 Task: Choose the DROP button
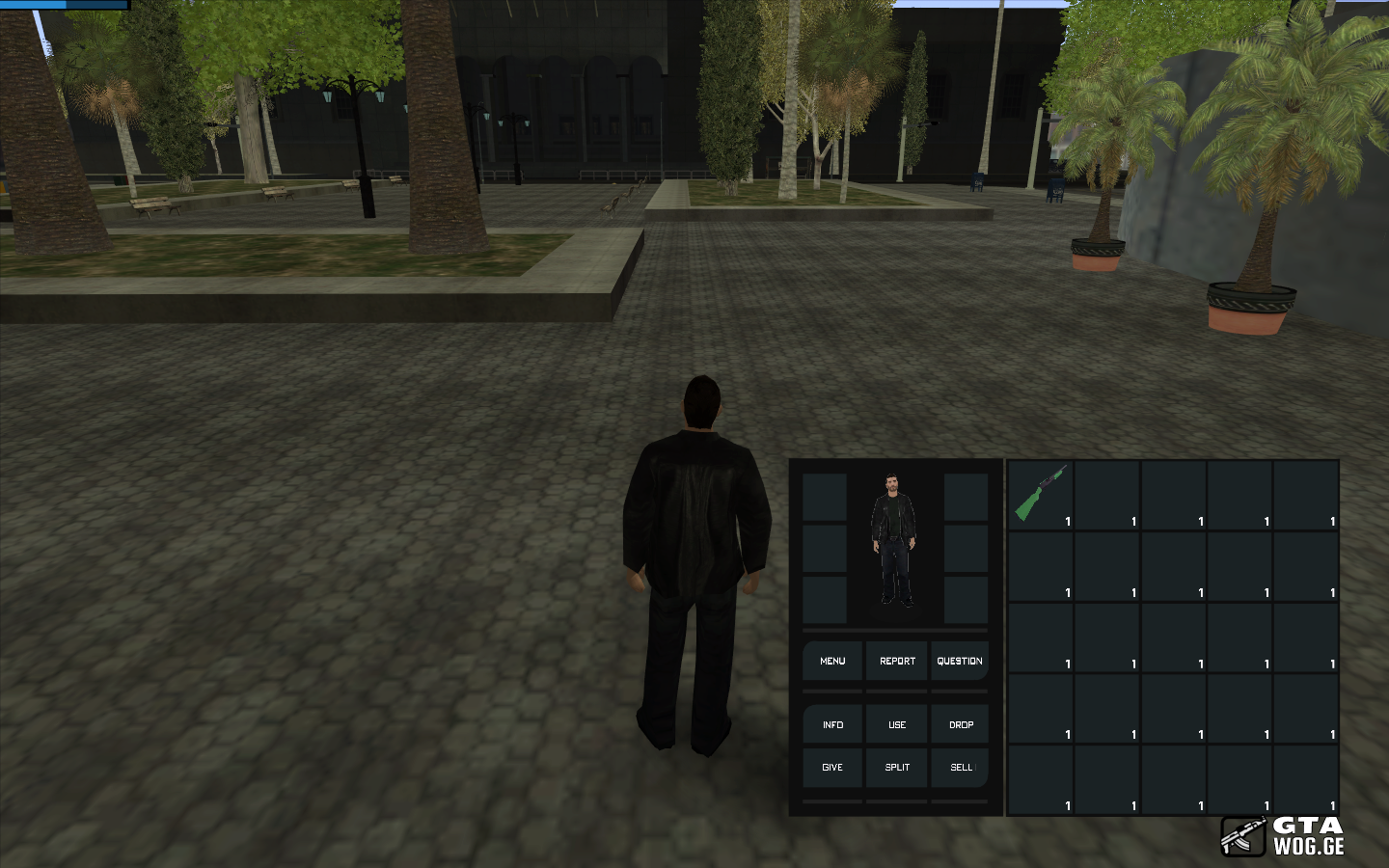pos(961,725)
